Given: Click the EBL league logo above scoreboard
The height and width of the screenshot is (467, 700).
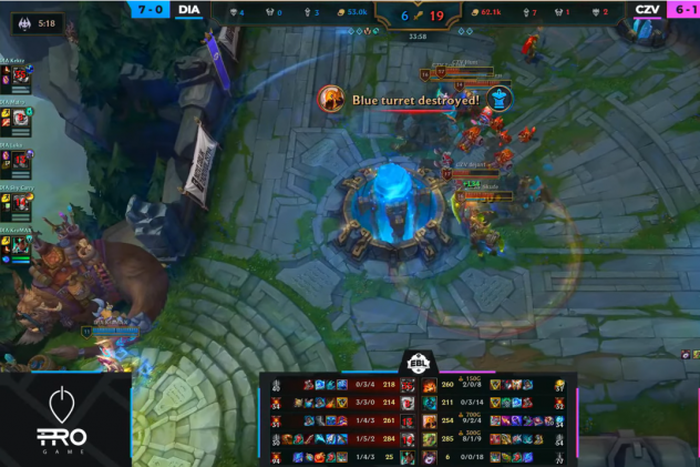Looking at the screenshot, I should pyautogui.click(x=418, y=361).
